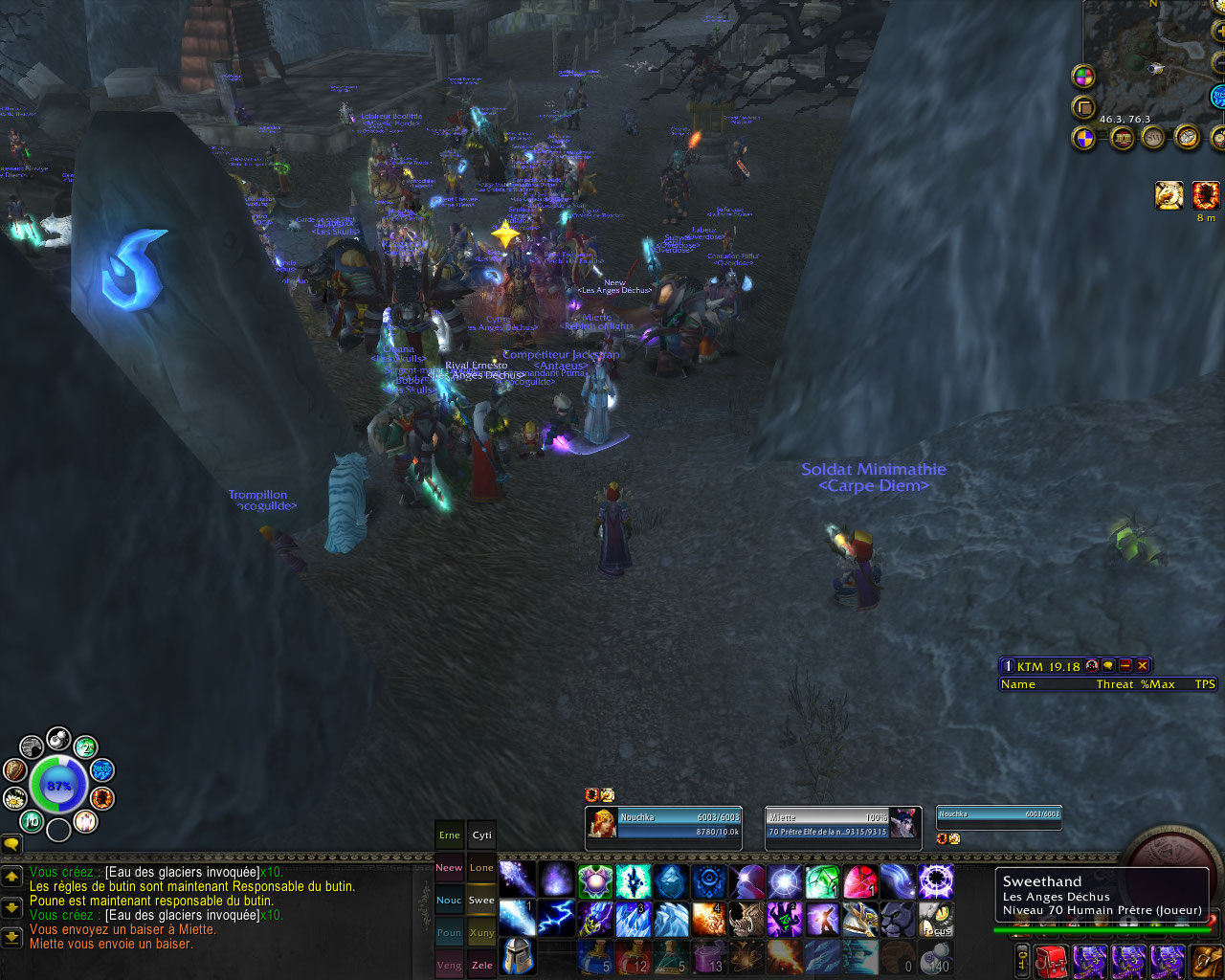Select the Cyti raid frame button

pyautogui.click(x=481, y=835)
